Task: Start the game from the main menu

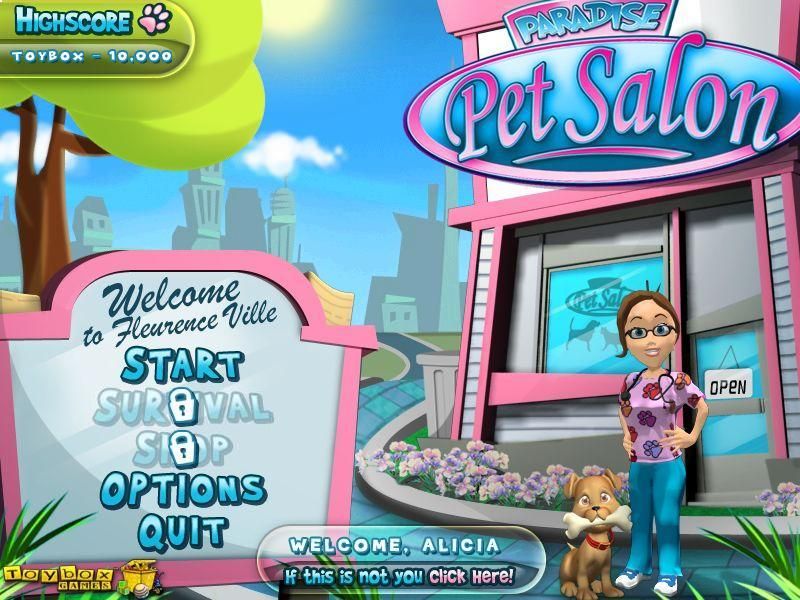Action: coord(181,365)
